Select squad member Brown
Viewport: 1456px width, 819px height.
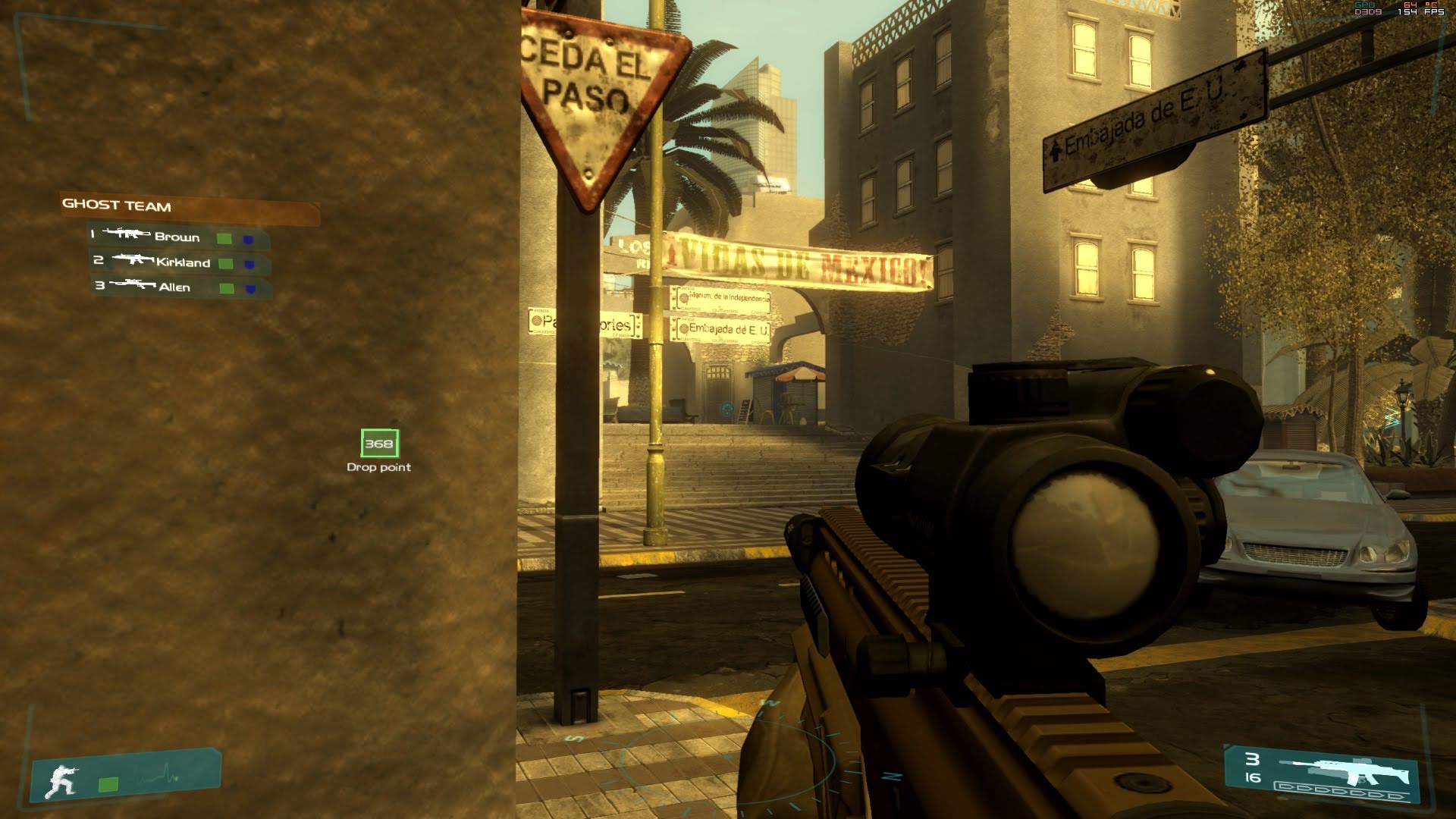pos(177,237)
